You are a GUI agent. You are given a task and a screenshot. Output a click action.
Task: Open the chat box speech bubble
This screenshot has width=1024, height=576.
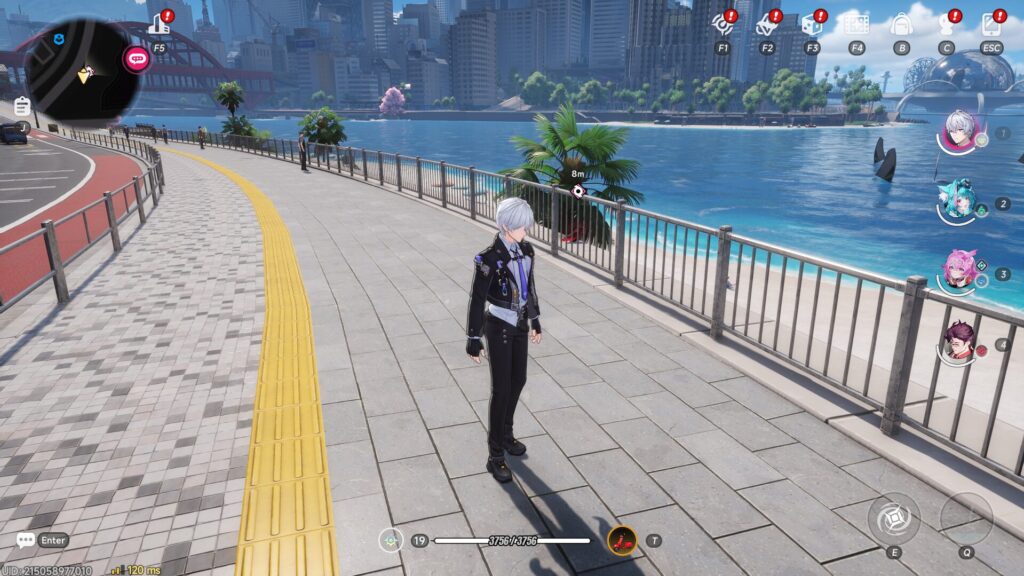pos(25,540)
